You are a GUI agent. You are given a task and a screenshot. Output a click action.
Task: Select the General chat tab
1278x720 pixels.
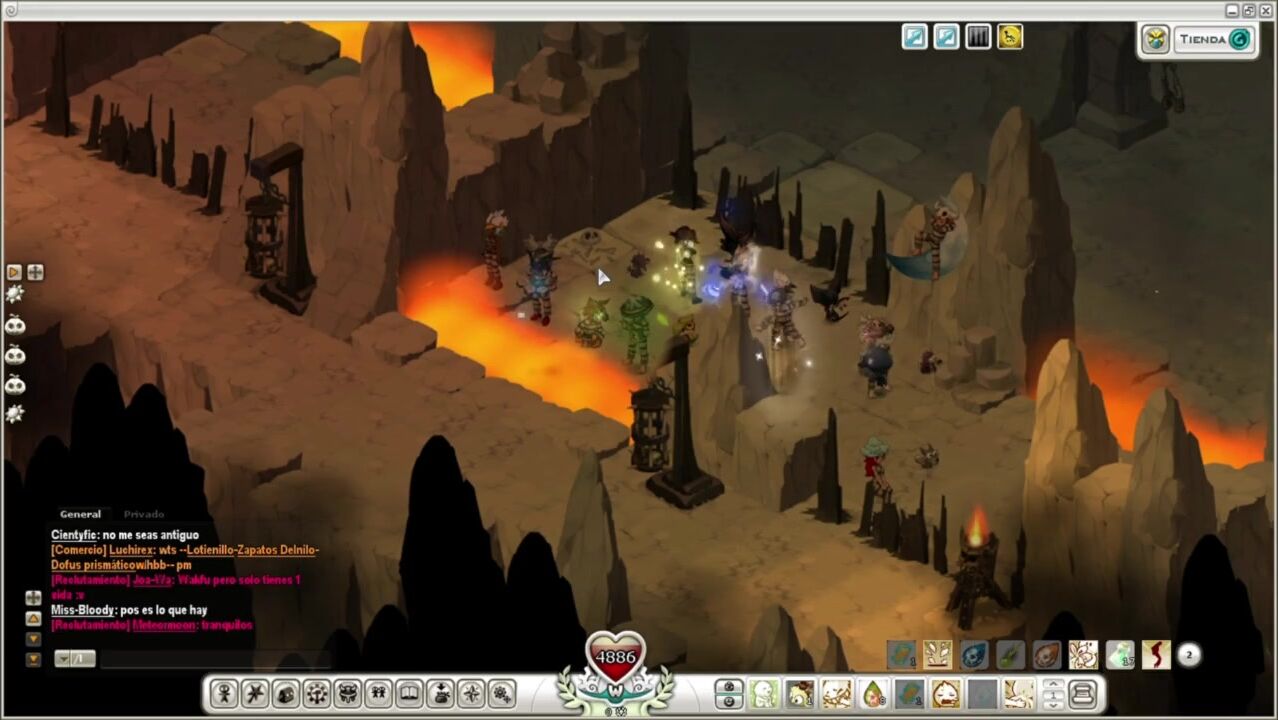pyautogui.click(x=80, y=514)
